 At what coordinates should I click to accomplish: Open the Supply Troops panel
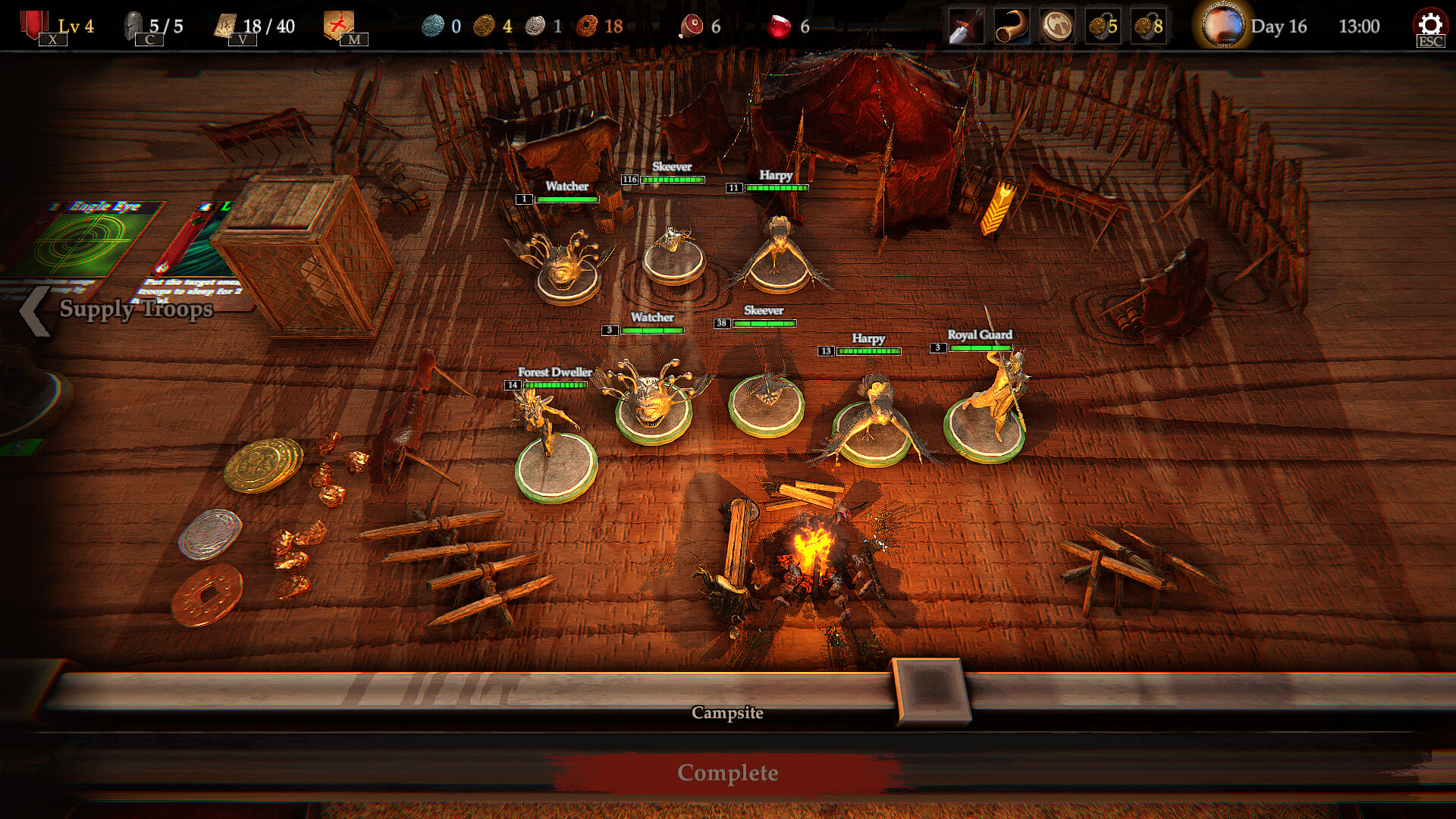coord(121,309)
